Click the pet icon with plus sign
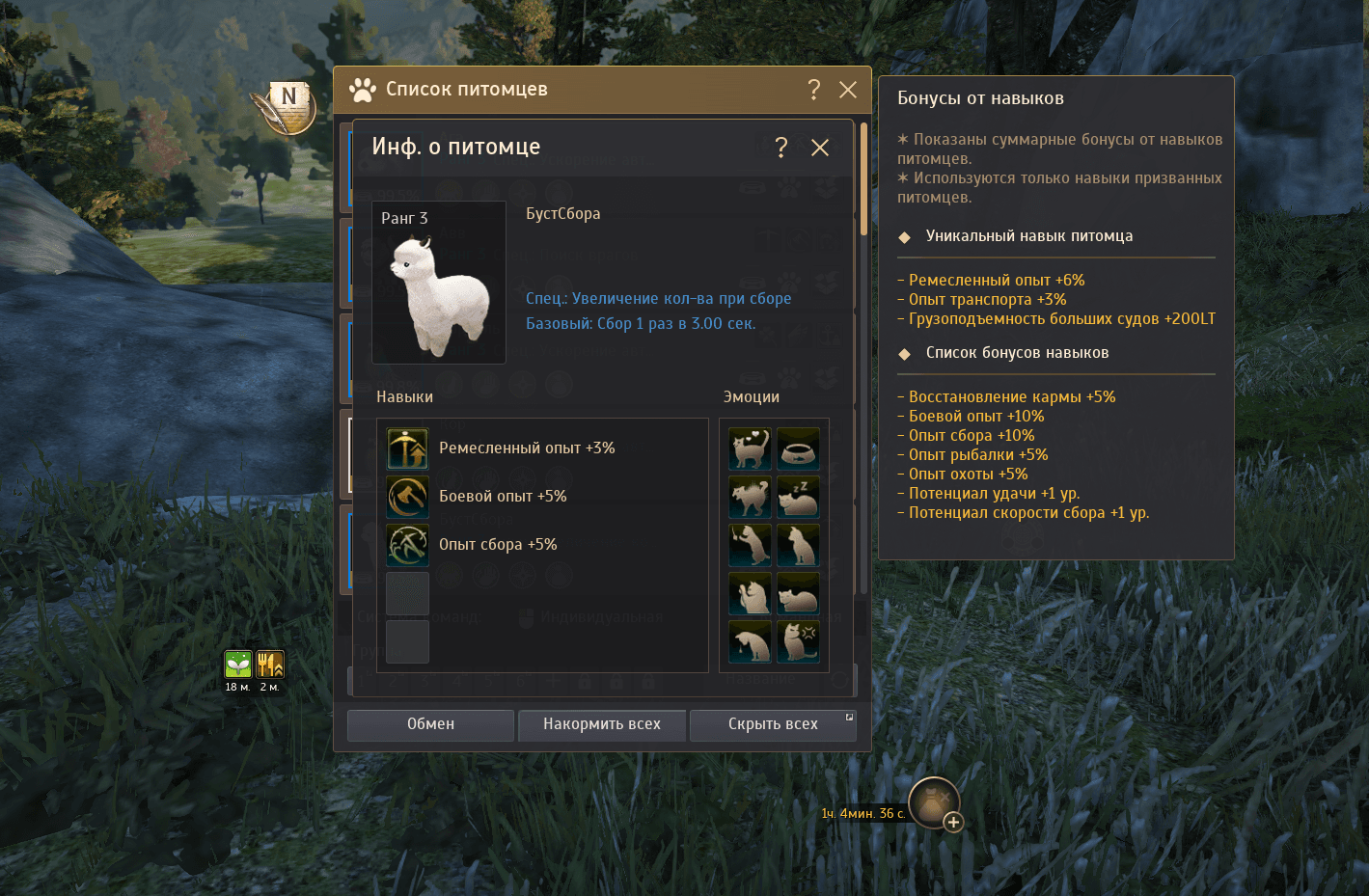Viewport: 1369px width, 896px height. click(x=934, y=802)
